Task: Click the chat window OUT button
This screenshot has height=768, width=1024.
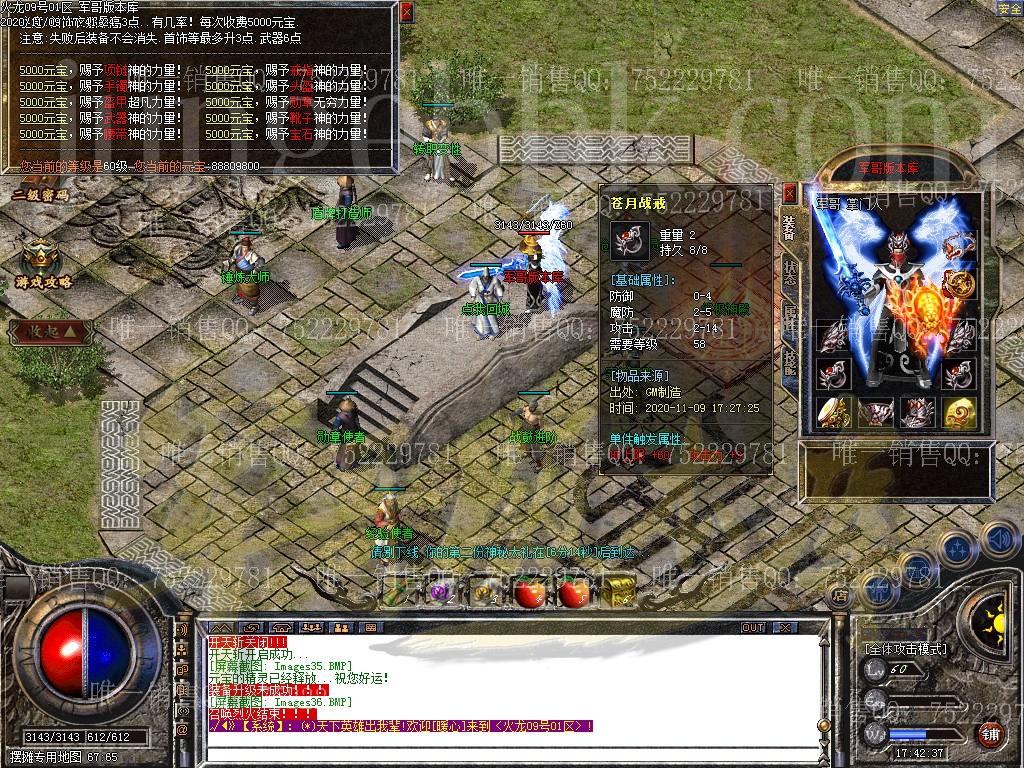Action: tap(752, 628)
